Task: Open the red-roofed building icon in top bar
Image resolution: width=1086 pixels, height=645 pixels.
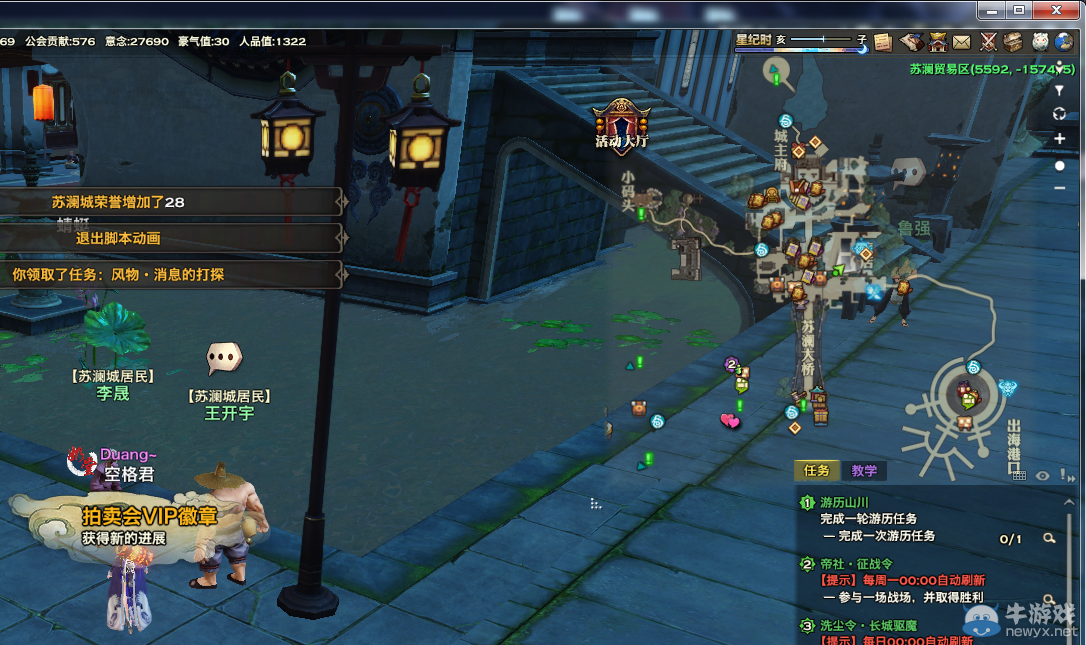Action: 938,41
